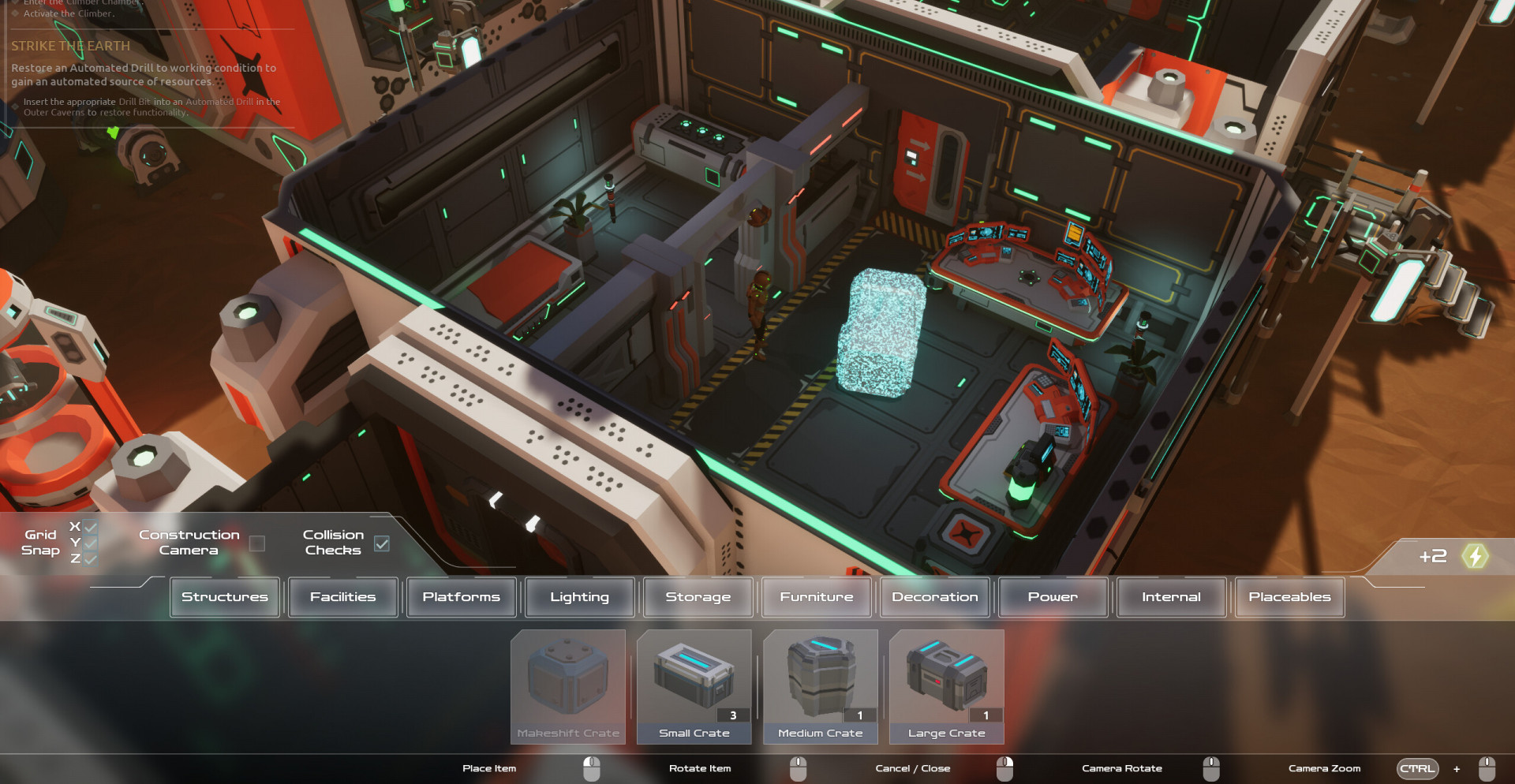1515x784 pixels.
Task: Toggle Grid Snap X axis checkbox
Action: point(91,527)
